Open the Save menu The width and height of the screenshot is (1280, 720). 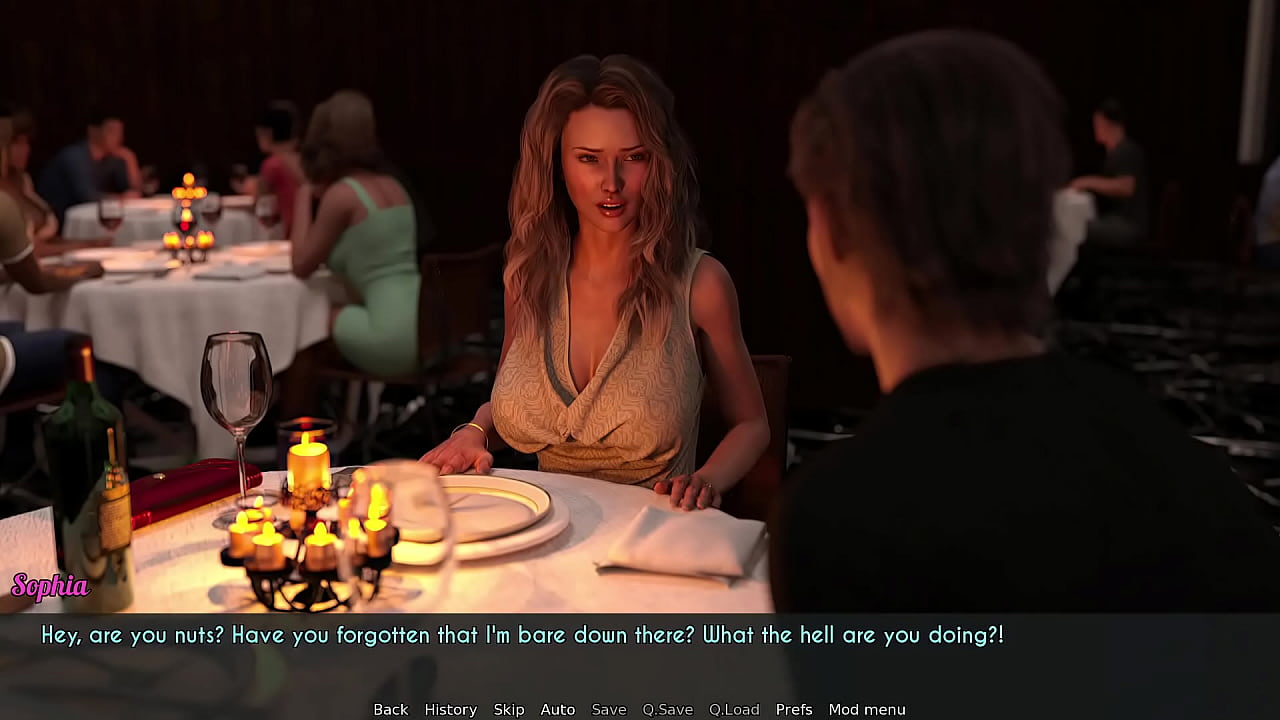point(608,709)
